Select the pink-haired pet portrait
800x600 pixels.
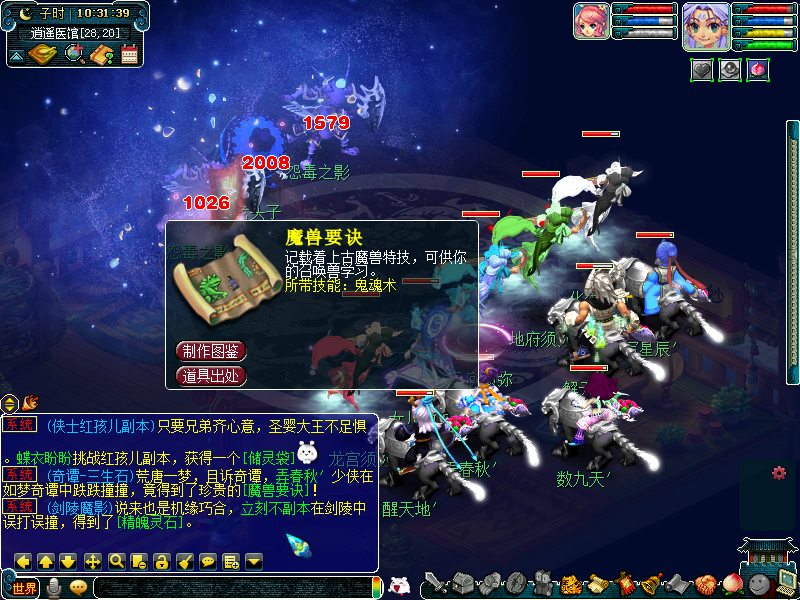pyautogui.click(x=591, y=21)
